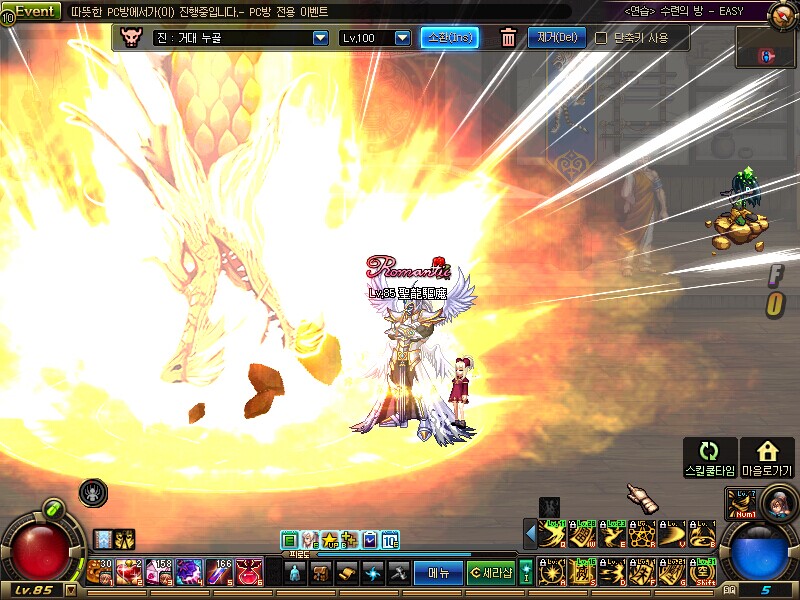Click the 소환(Ins) summon button

(x=449, y=38)
